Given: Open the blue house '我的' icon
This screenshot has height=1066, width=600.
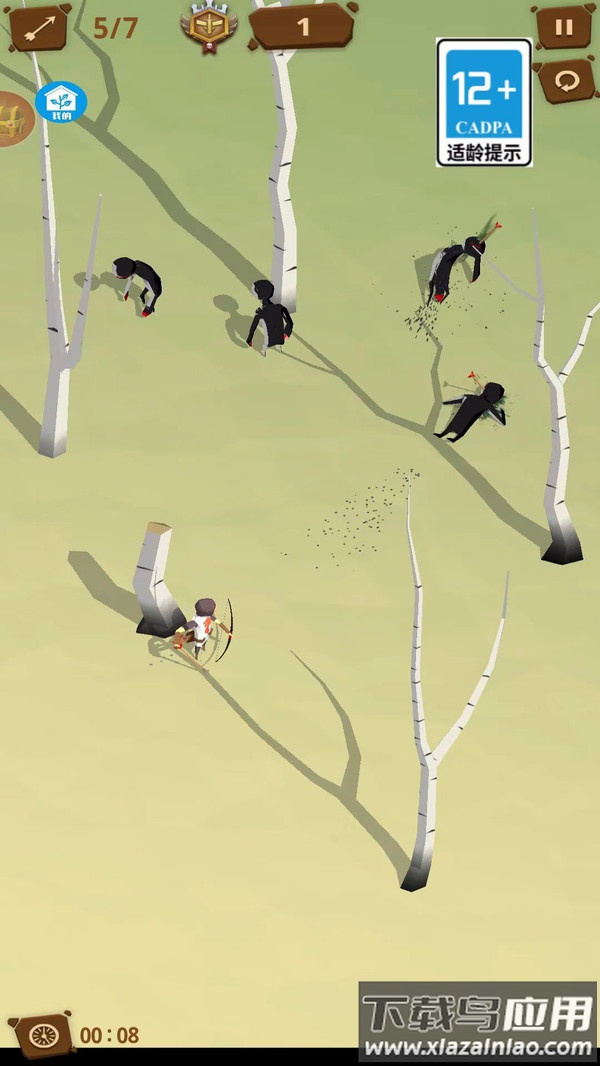Looking at the screenshot, I should pyautogui.click(x=61, y=102).
